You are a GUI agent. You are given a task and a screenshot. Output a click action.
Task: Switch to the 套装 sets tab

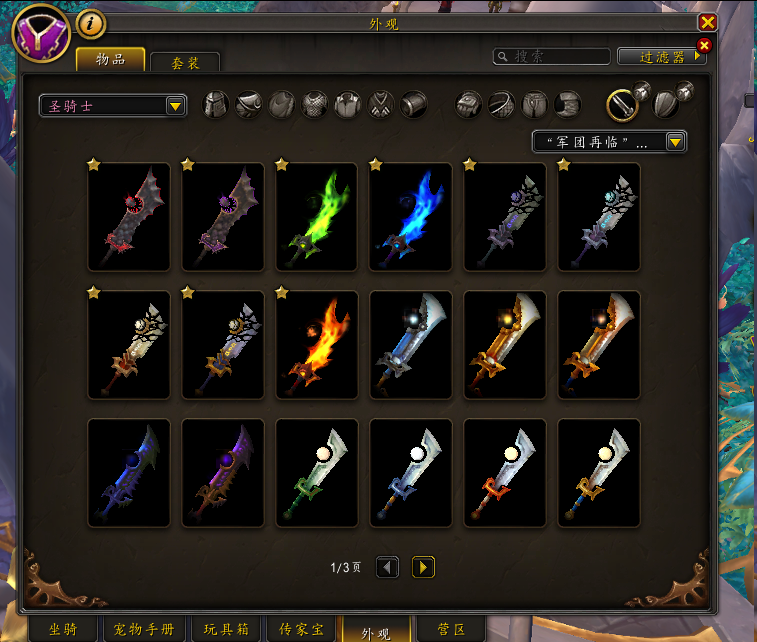tap(185, 62)
